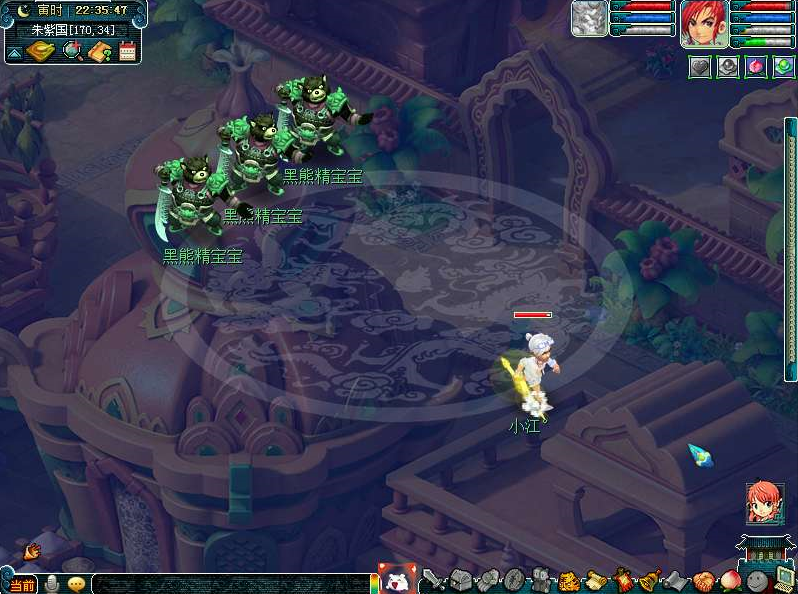Viewport: 798px width, 594px height.
Task: Select the red-haired character portrait
Action: [x=703, y=22]
